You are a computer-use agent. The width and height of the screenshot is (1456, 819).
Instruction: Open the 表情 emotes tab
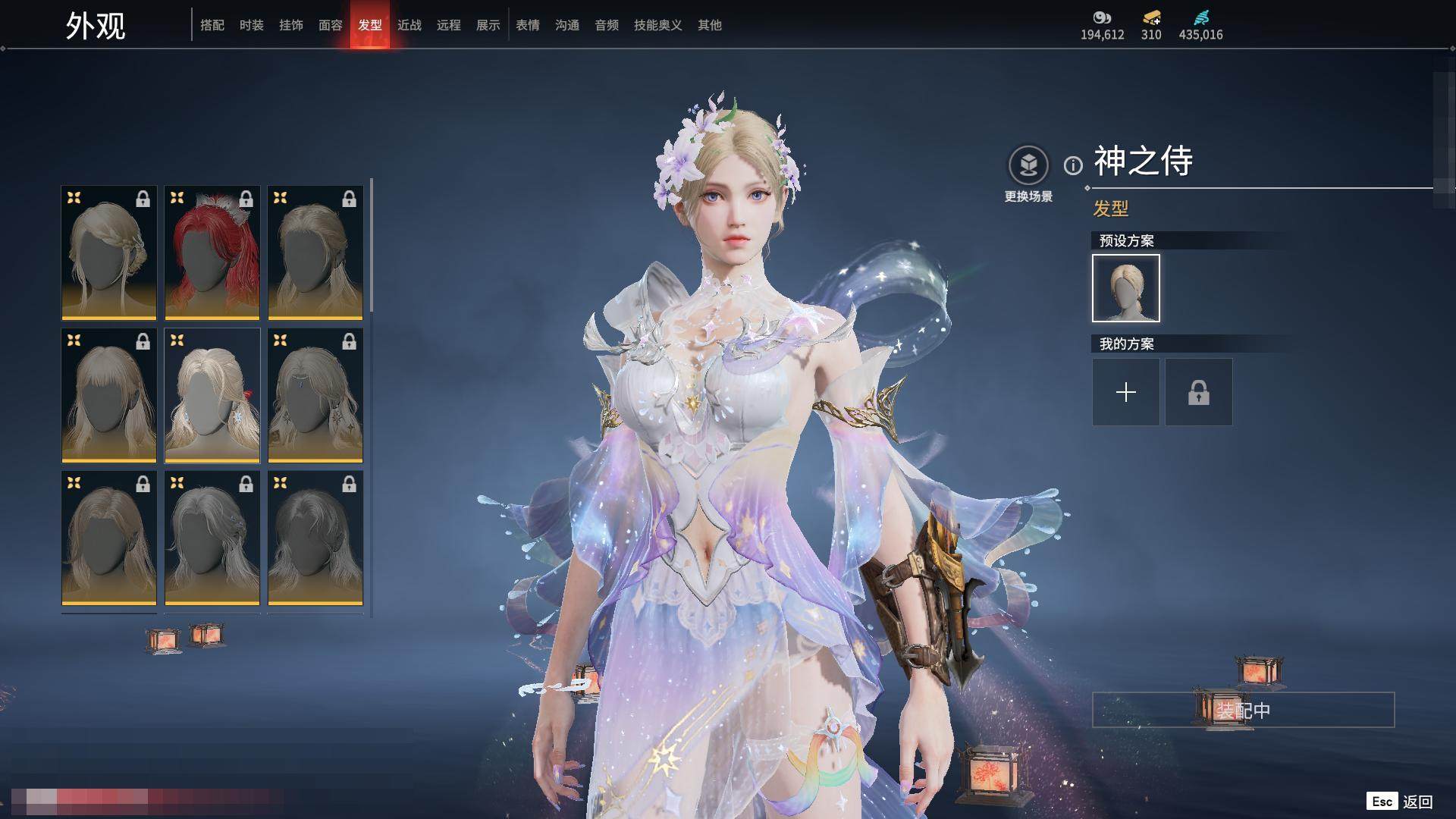click(x=528, y=25)
